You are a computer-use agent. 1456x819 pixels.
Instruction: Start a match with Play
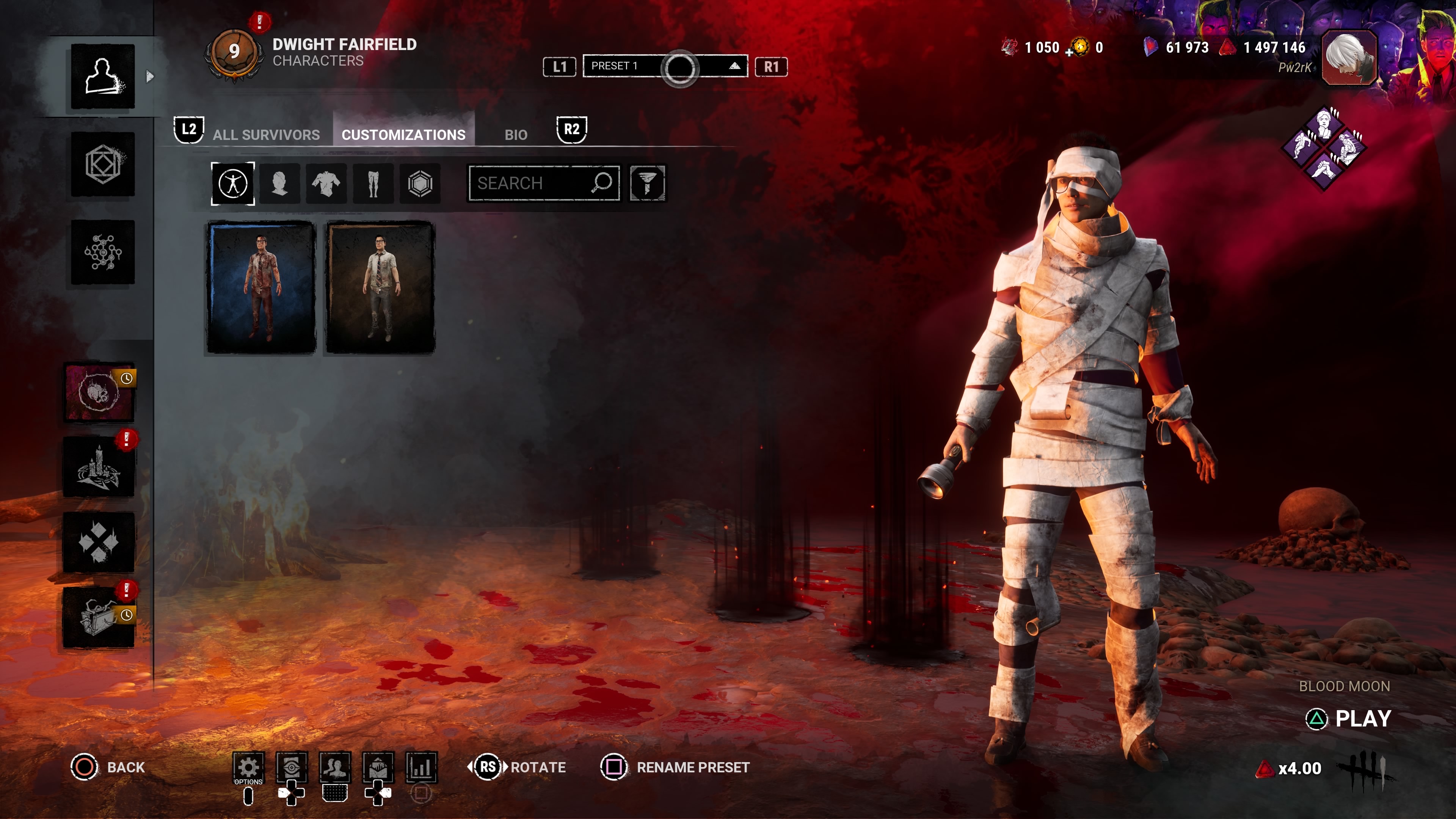point(1362,719)
